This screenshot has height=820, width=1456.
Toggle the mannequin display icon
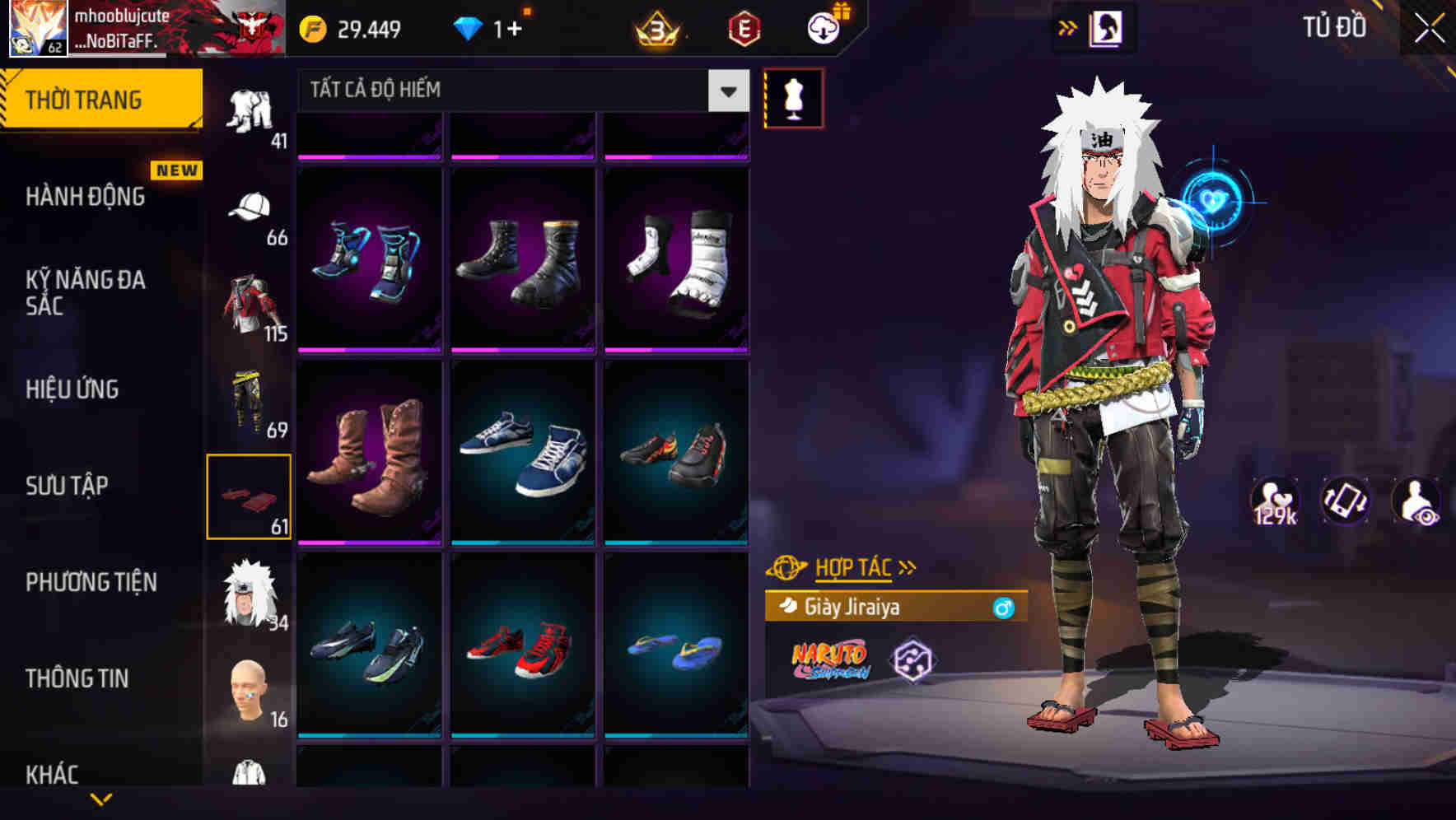[x=793, y=98]
